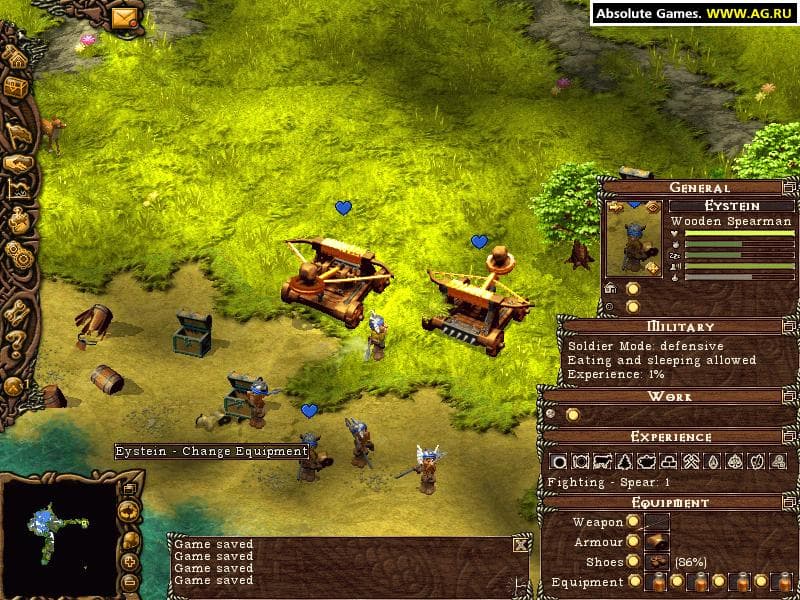Collapse the Work panel

[x=789, y=397]
